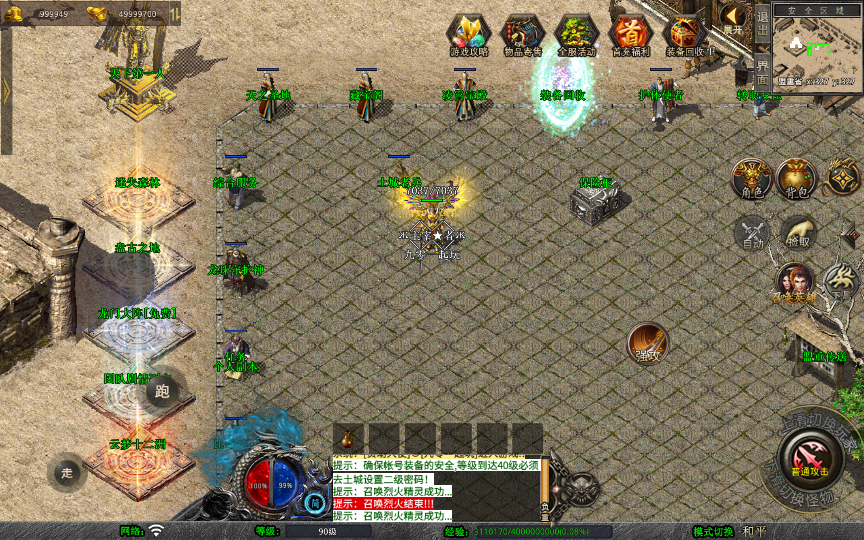Open the 角色 character panel
Image resolution: width=864 pixels, height=540 pixels.
(750, 178)
